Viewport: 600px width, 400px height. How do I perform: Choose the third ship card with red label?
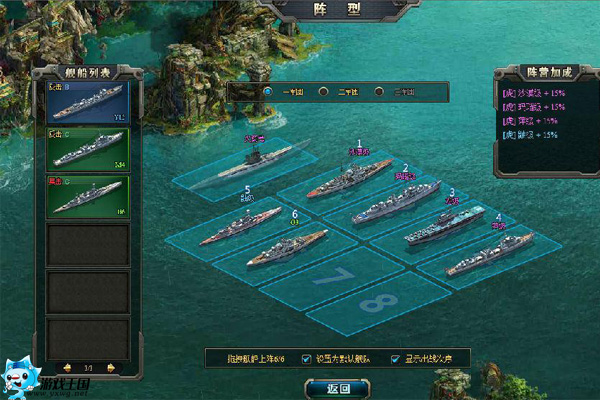[89, 195]
